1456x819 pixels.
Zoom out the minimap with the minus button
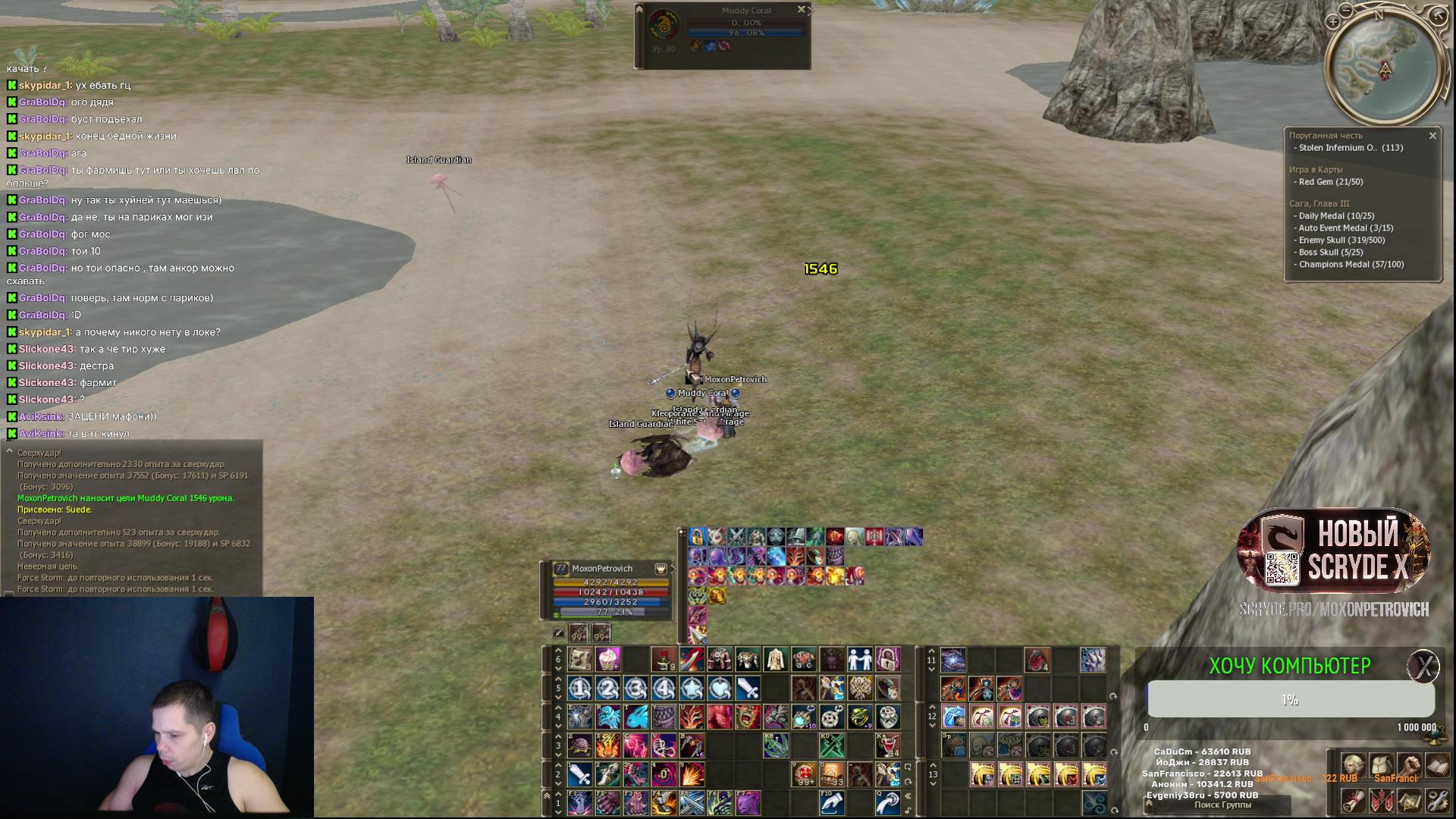[1346, 11]
